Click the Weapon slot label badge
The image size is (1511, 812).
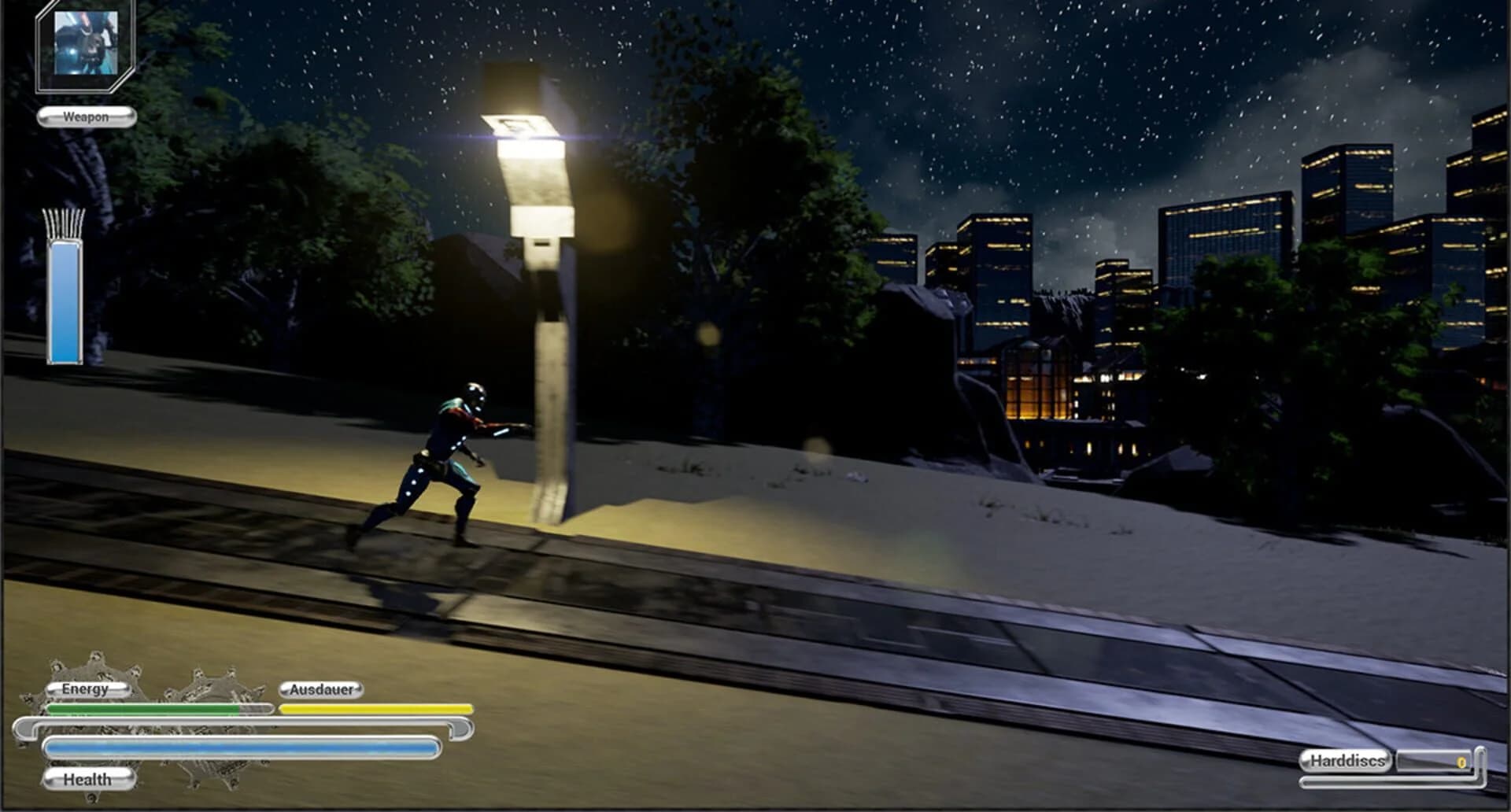point(87,117)
